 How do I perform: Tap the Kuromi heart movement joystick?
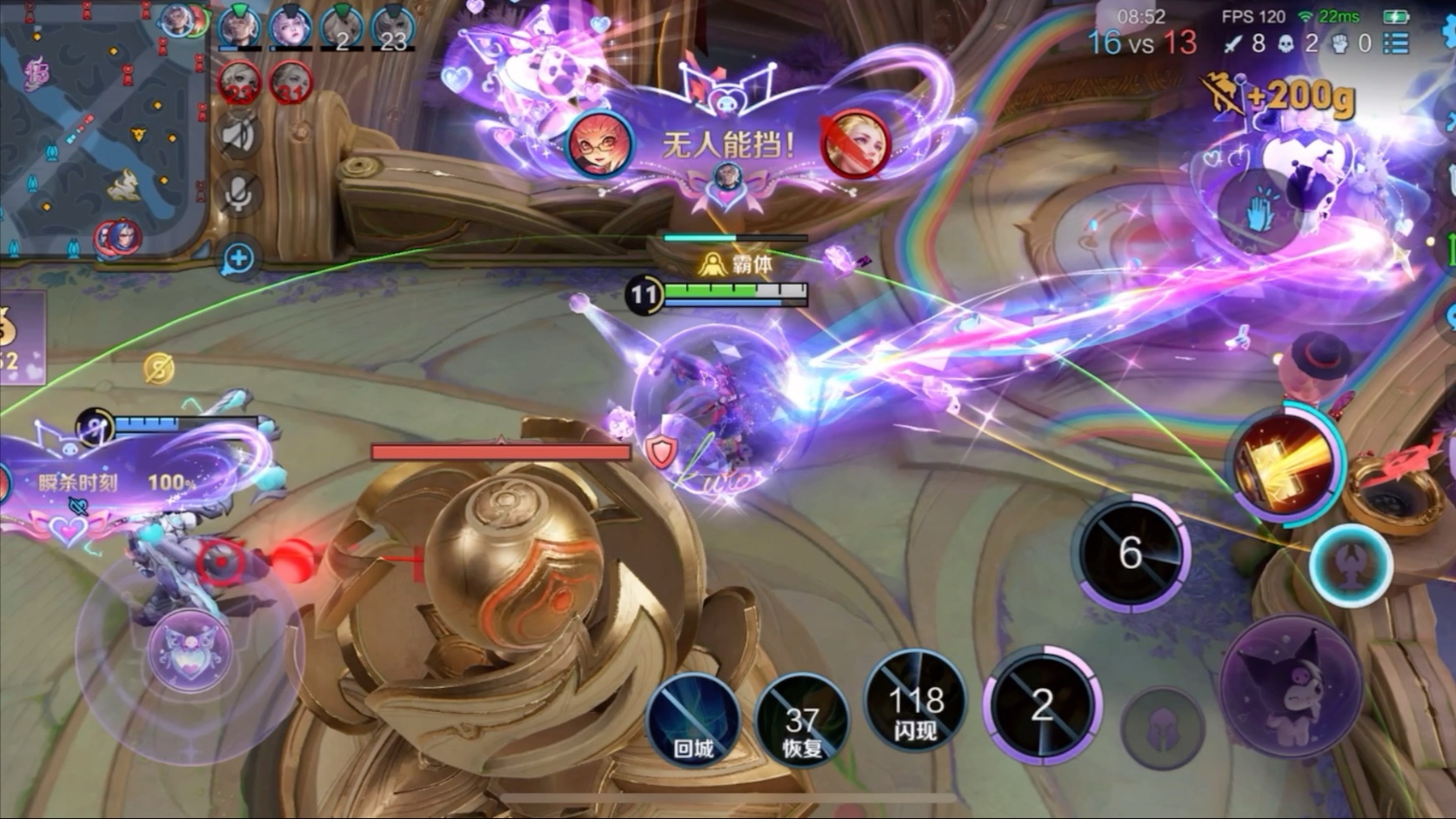189,649
